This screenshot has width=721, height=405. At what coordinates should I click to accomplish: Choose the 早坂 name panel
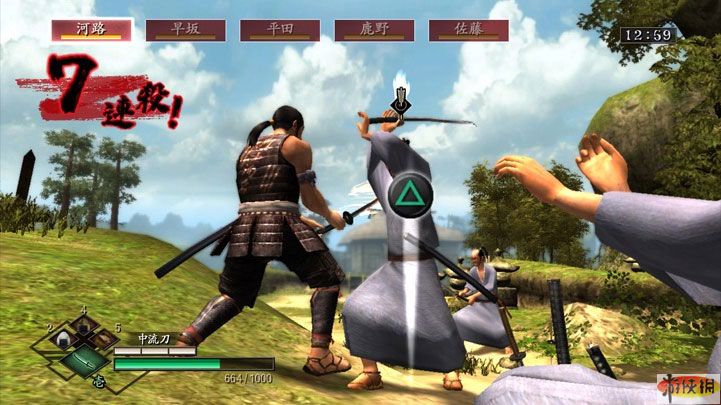[185, 30]
